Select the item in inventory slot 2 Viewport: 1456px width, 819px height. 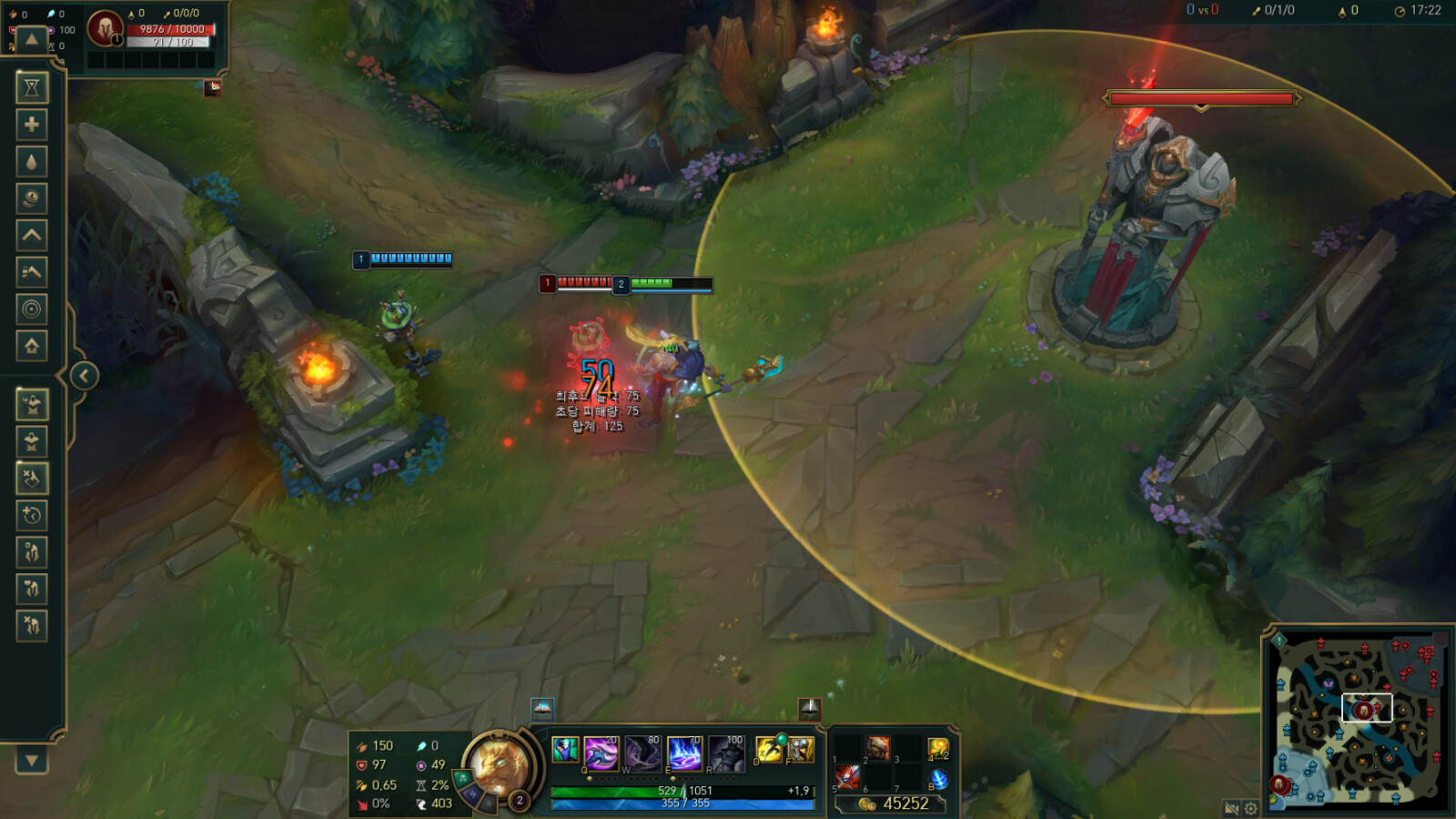[x=878, y=748]
